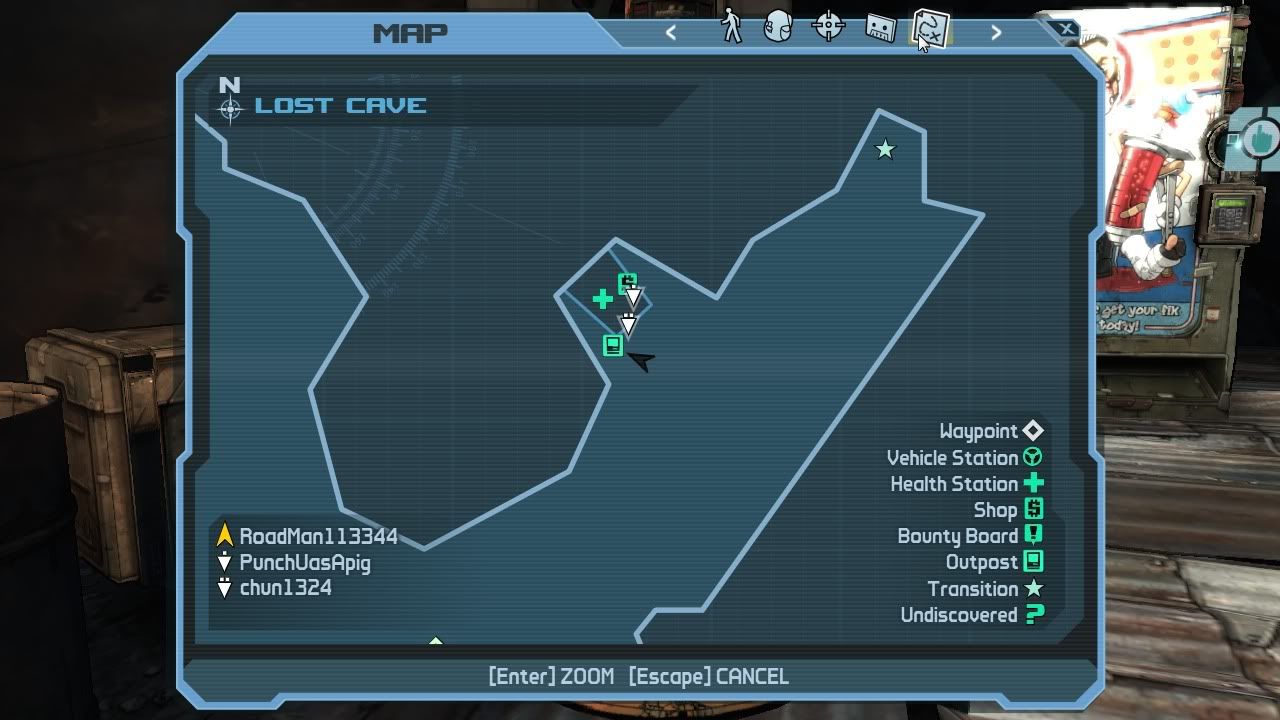This screenshot has width=1280, height=720.
Task: Choose PunchUasApig from the player list
Action: (x=304, y=563)
